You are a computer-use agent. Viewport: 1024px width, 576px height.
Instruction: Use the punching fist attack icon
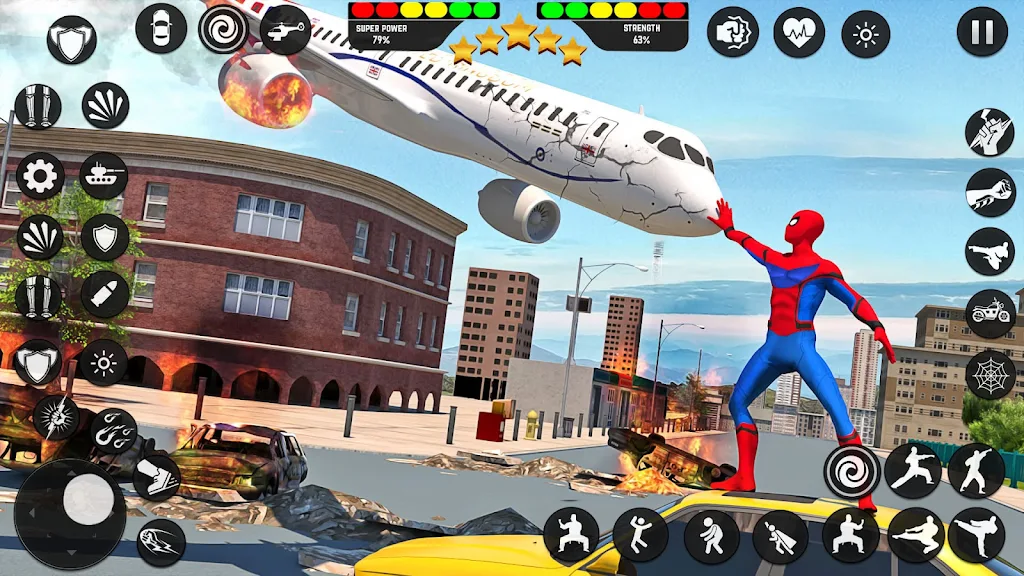[990, 191]
